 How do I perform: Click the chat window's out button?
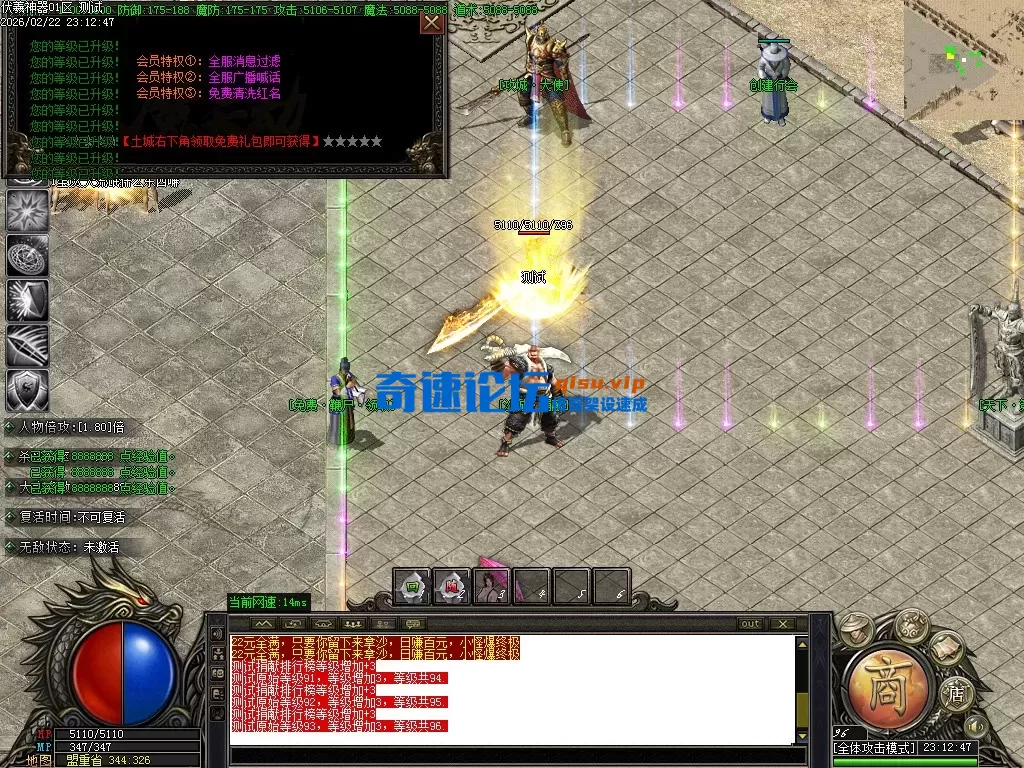click(750, 624)
